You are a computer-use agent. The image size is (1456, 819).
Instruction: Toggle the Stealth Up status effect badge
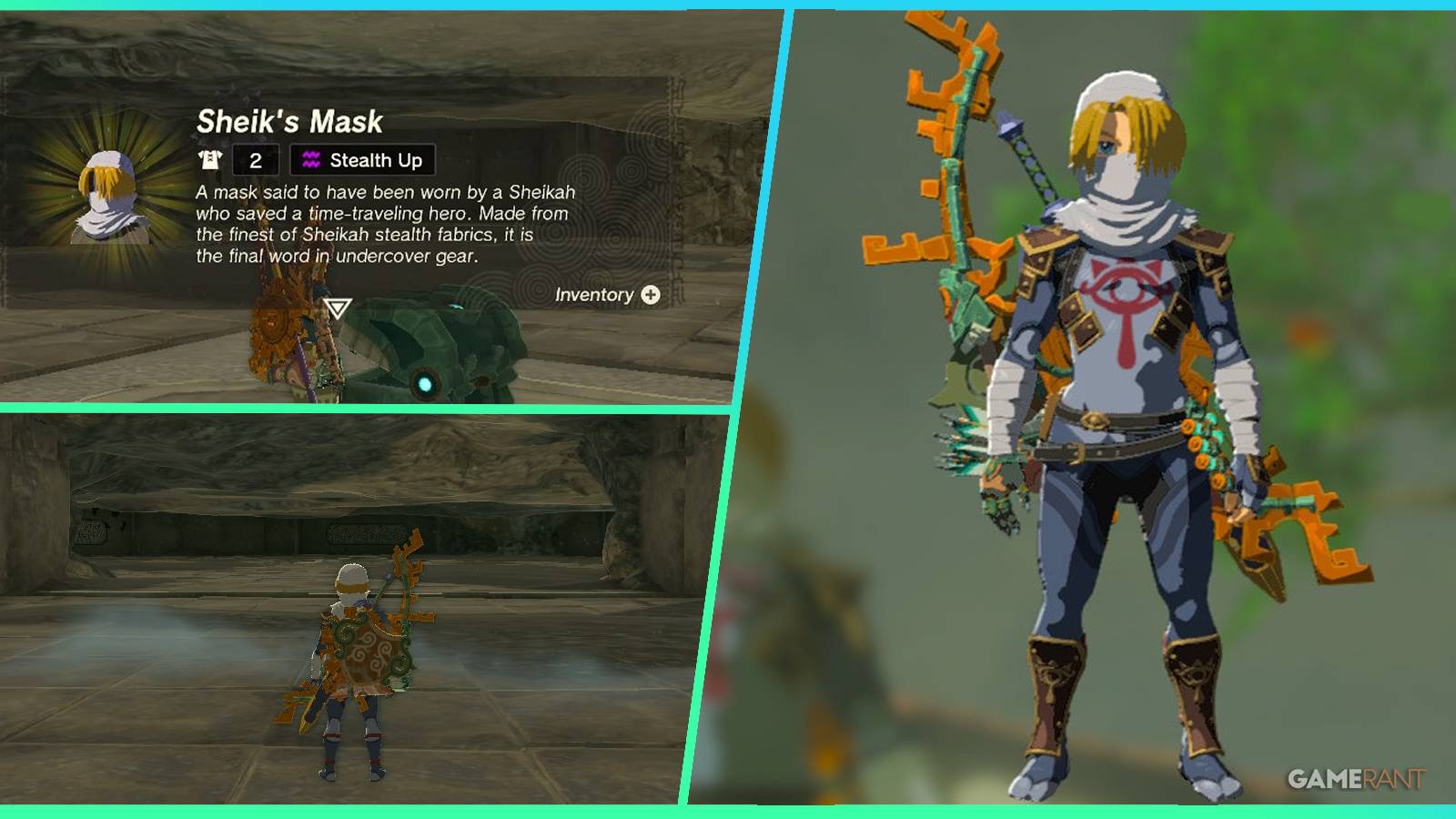(x=361, y=160)
